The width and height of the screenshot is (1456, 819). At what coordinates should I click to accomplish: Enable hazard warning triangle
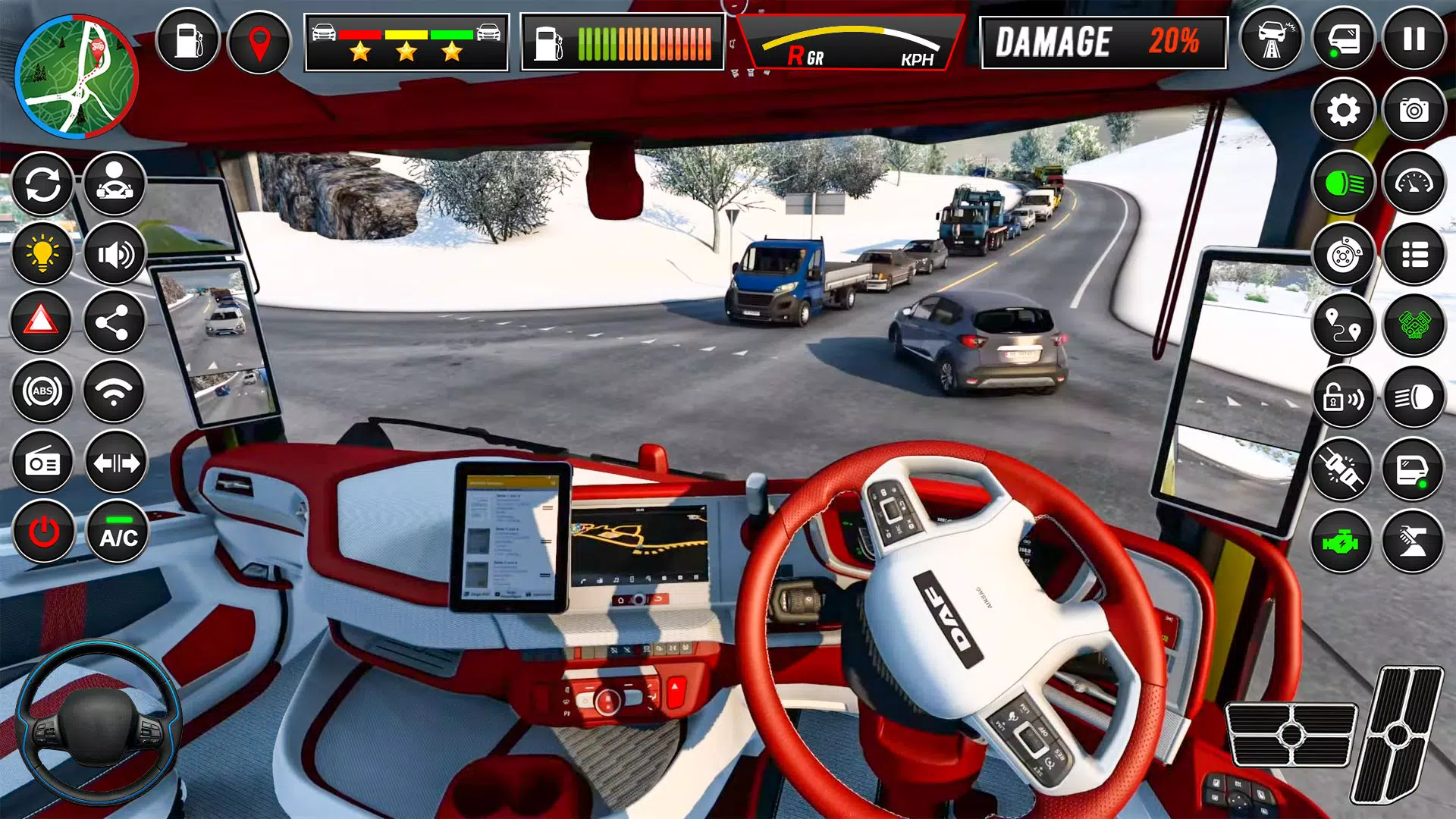pos(43,322)
